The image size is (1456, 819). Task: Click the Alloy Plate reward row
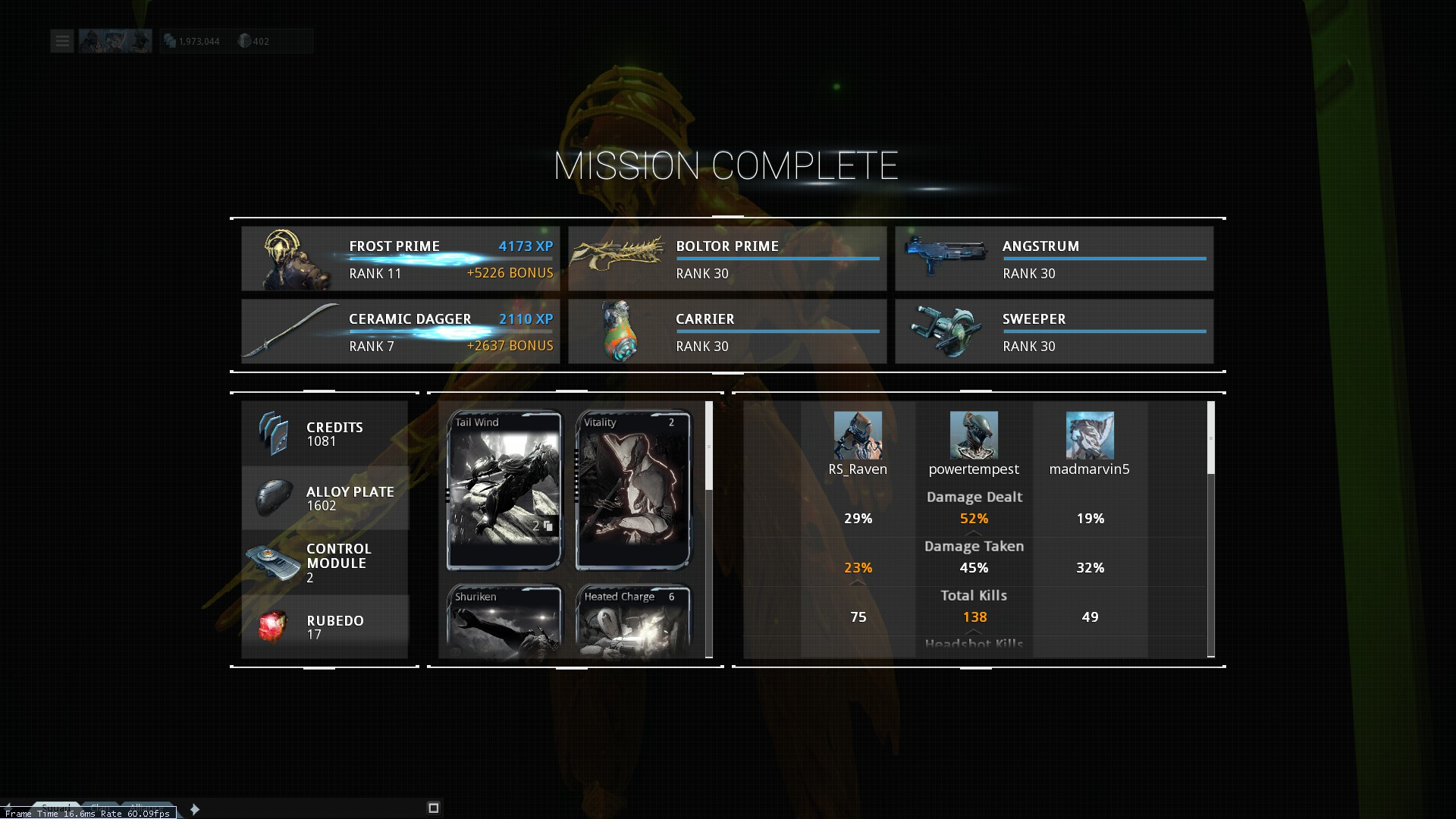[x=325, y=498]
